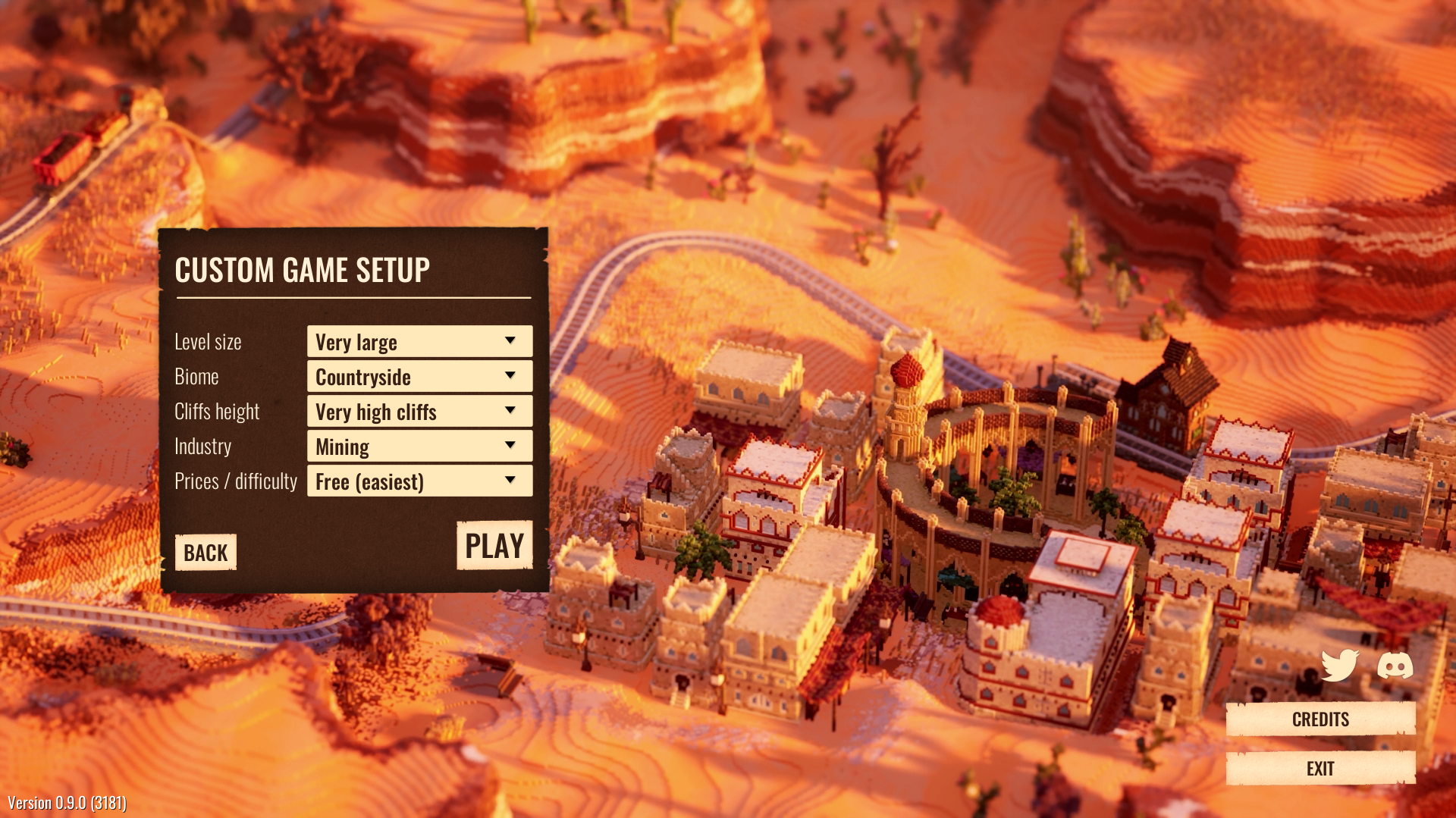This screenshot has height=818, width=1456.
Task: Visit the Discord server icon
Action: [x=1395, y=666]
